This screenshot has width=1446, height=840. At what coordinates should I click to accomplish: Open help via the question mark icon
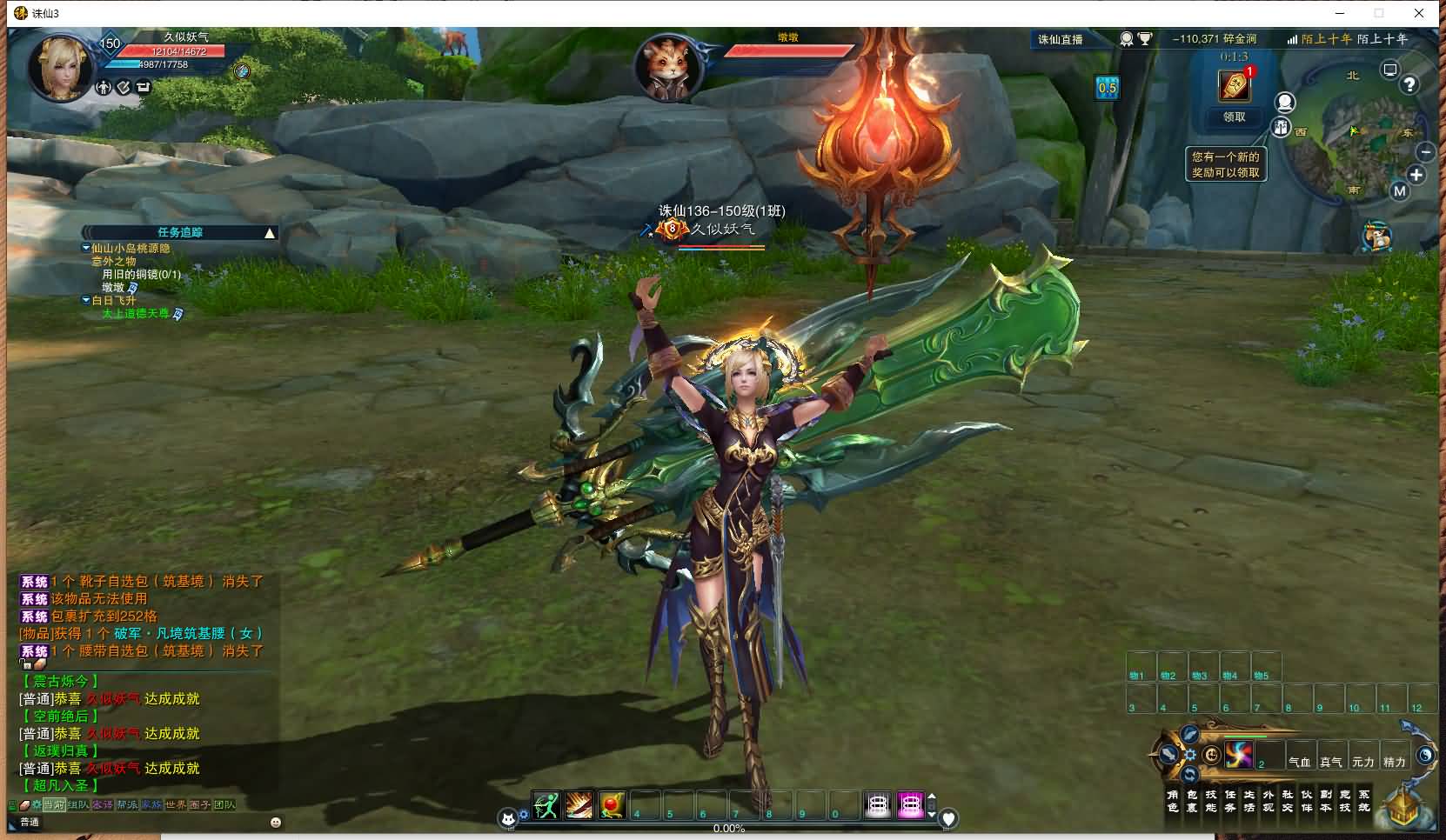pyautogui.click(x=1409, y=84)
